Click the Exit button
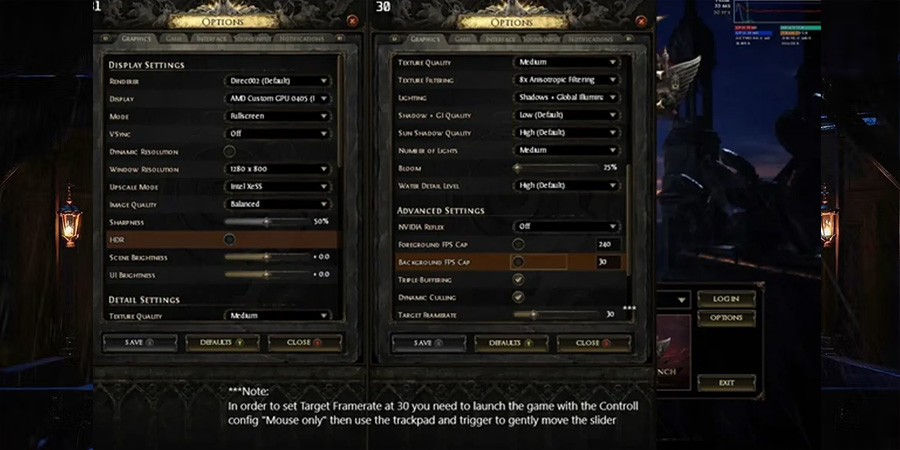This screenshot has height=450, width=900. pyautogui.click(x=726, y=383)
